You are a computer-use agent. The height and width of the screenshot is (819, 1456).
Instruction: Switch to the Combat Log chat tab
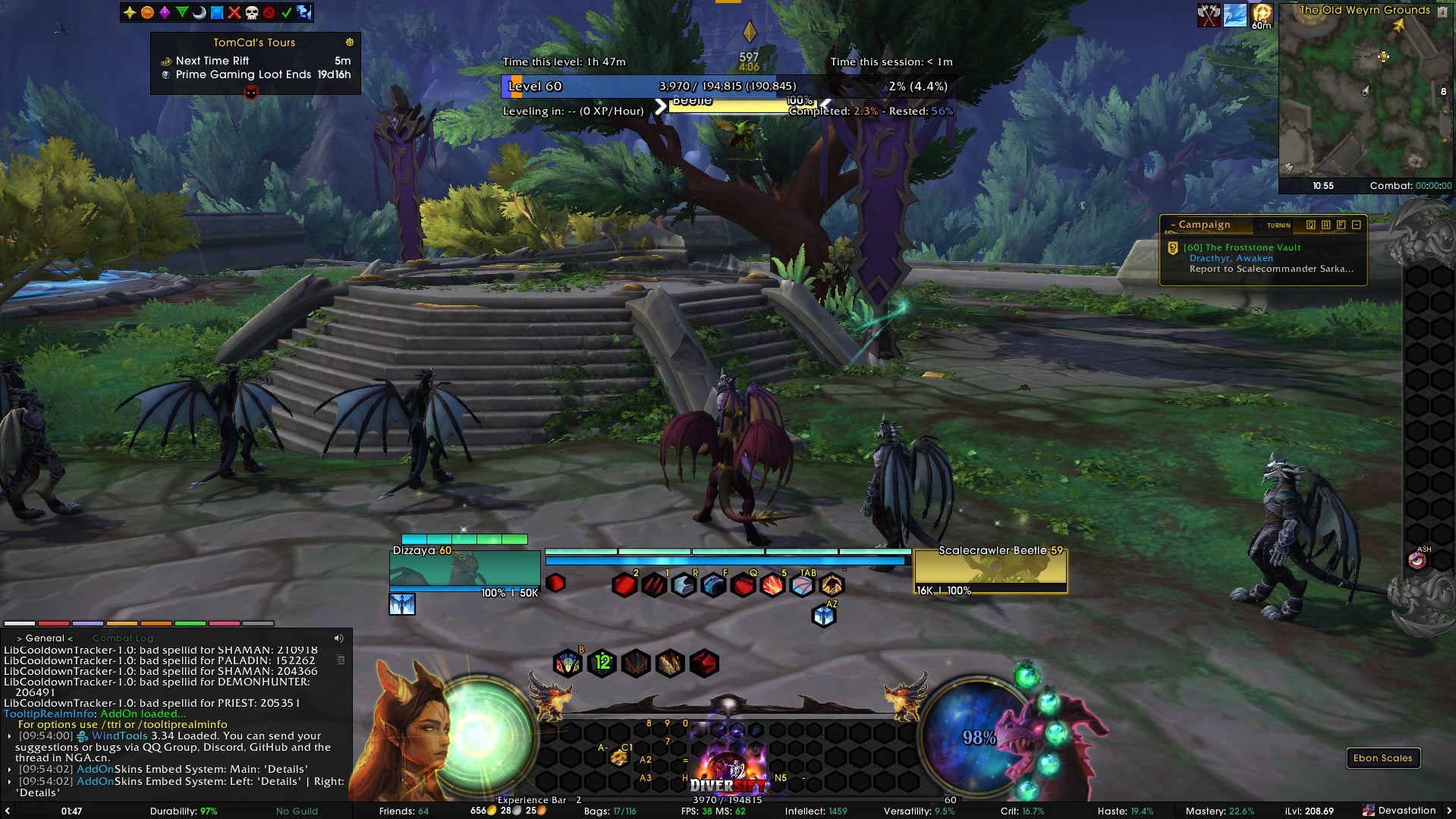[122, 638]
